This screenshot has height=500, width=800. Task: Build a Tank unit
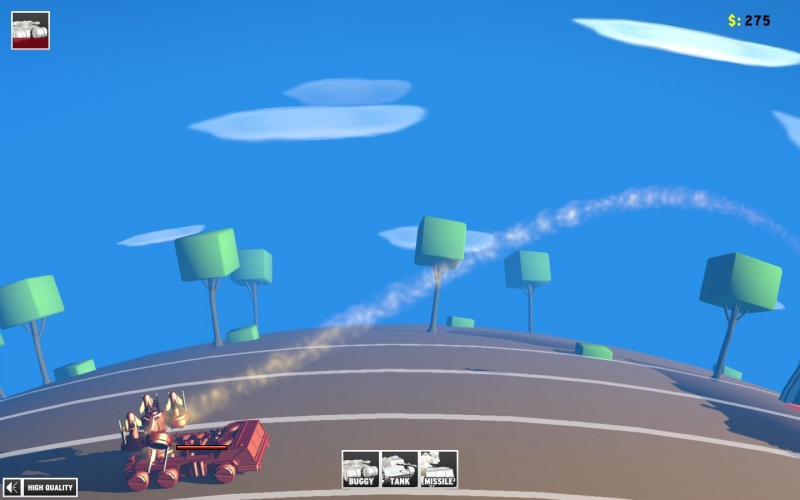(399, 469)
